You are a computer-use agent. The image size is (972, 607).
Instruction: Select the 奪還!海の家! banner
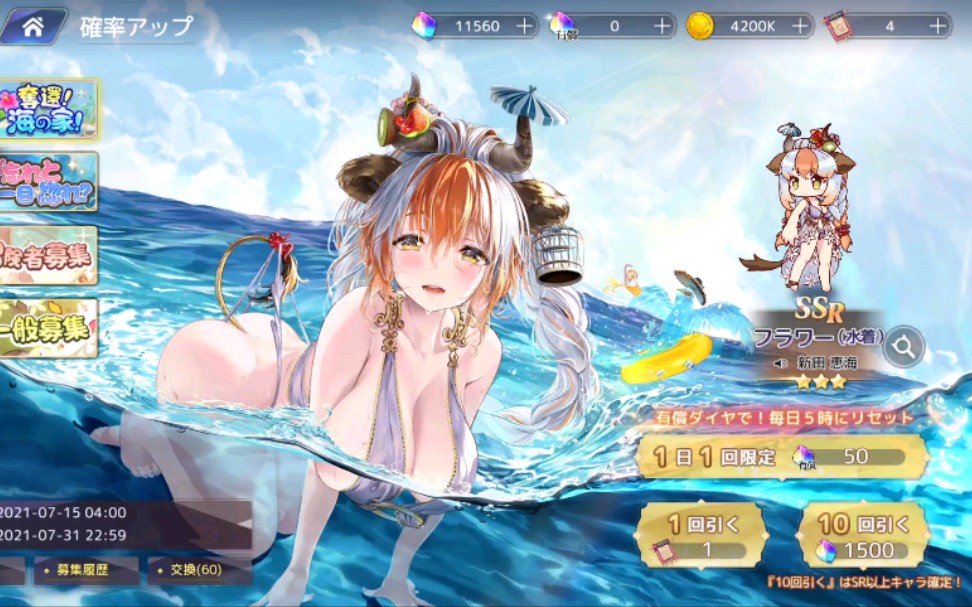tap(50, 110)
